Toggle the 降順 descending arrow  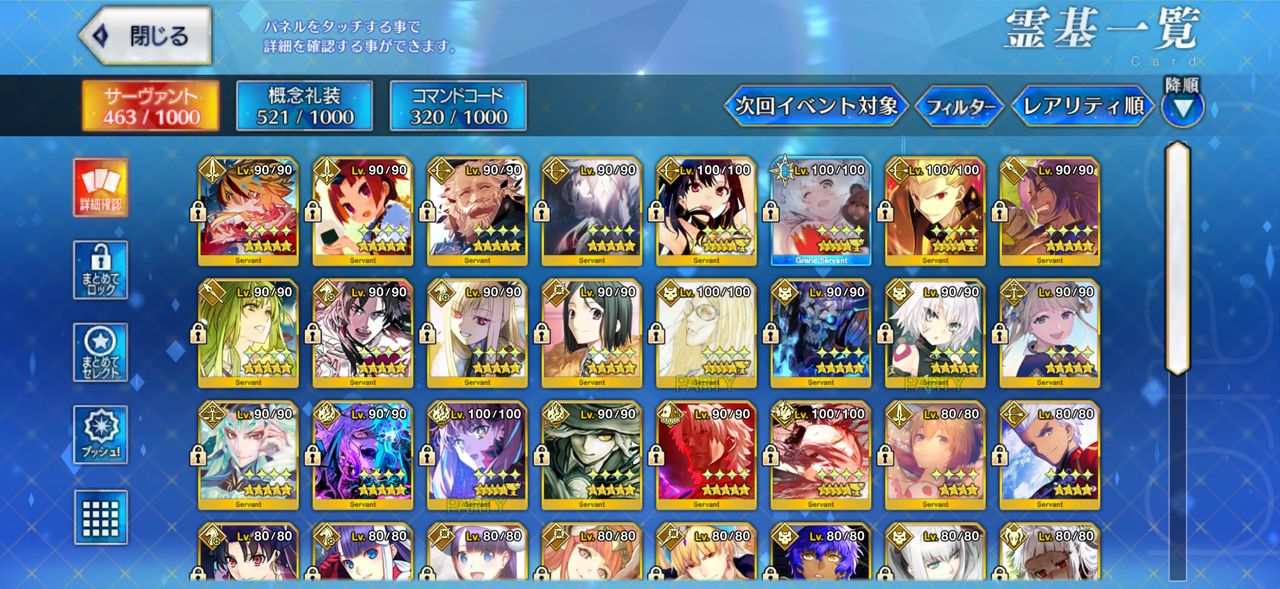pyautogui.click(x=1182, y=105)
